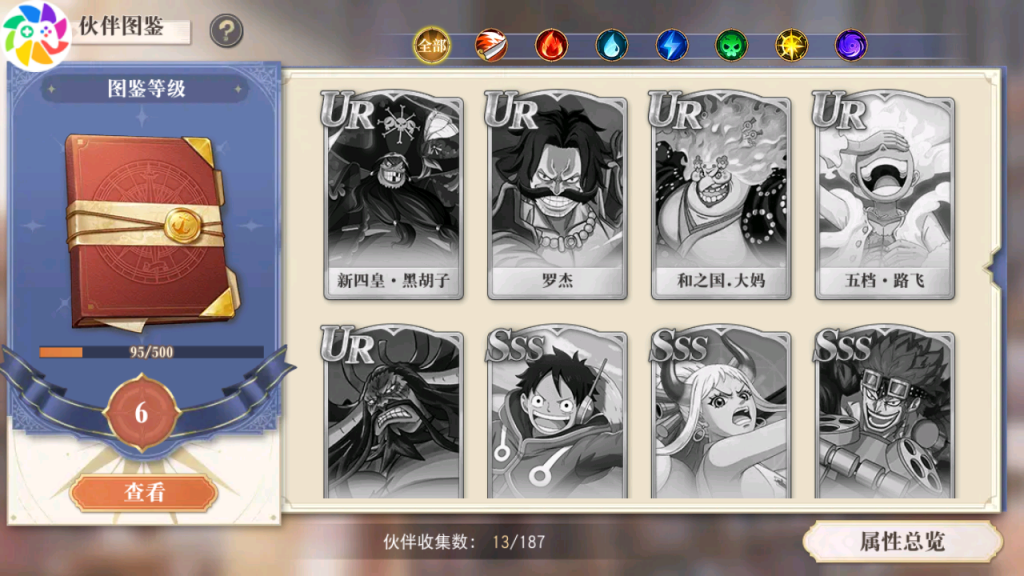Open the question mark help button
1024x576 pixels.
pyautogui.click(x=226, y=31)
